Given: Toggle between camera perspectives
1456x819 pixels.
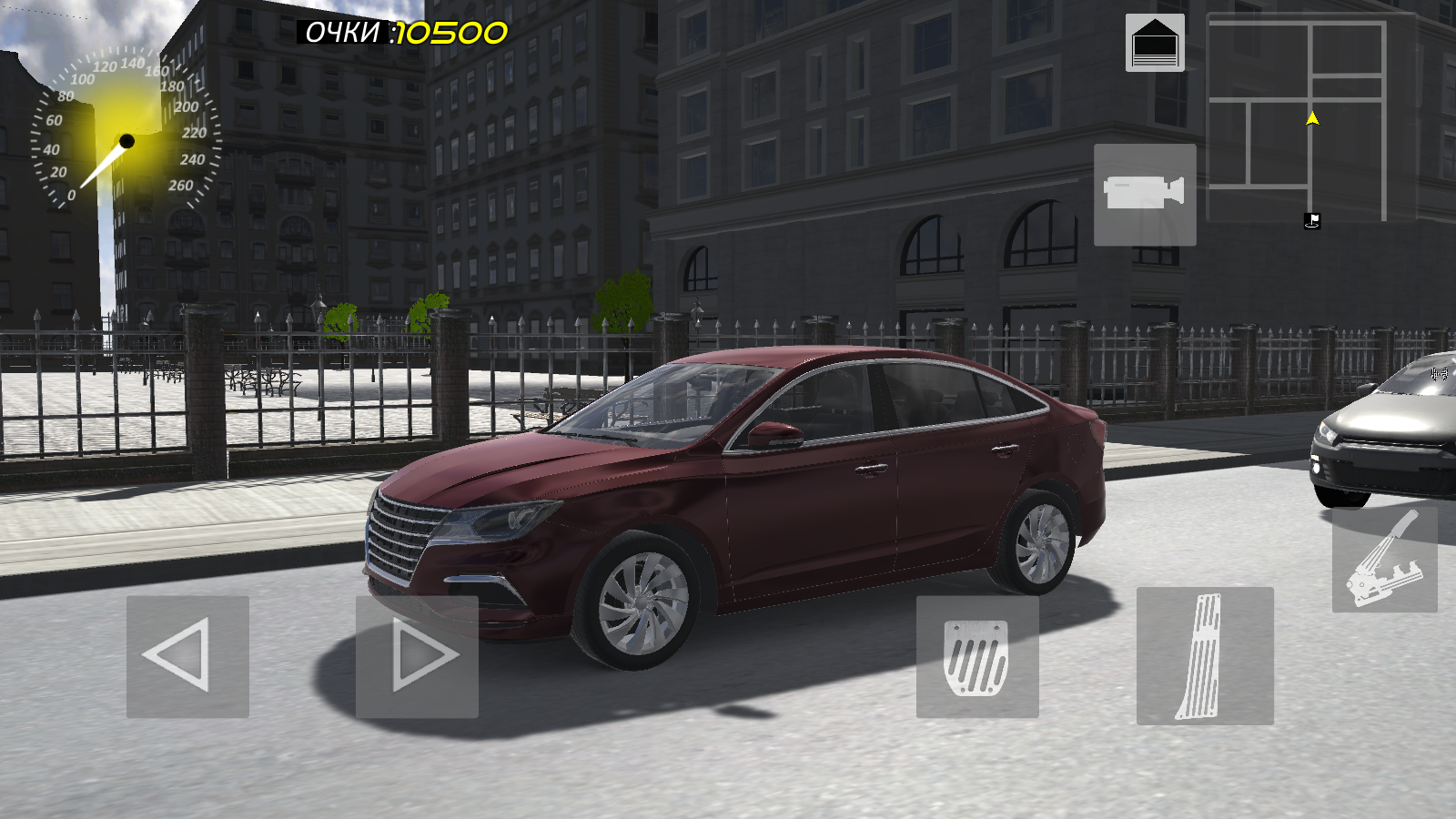Looking at the screenshot, I should tap(1146, 194).
